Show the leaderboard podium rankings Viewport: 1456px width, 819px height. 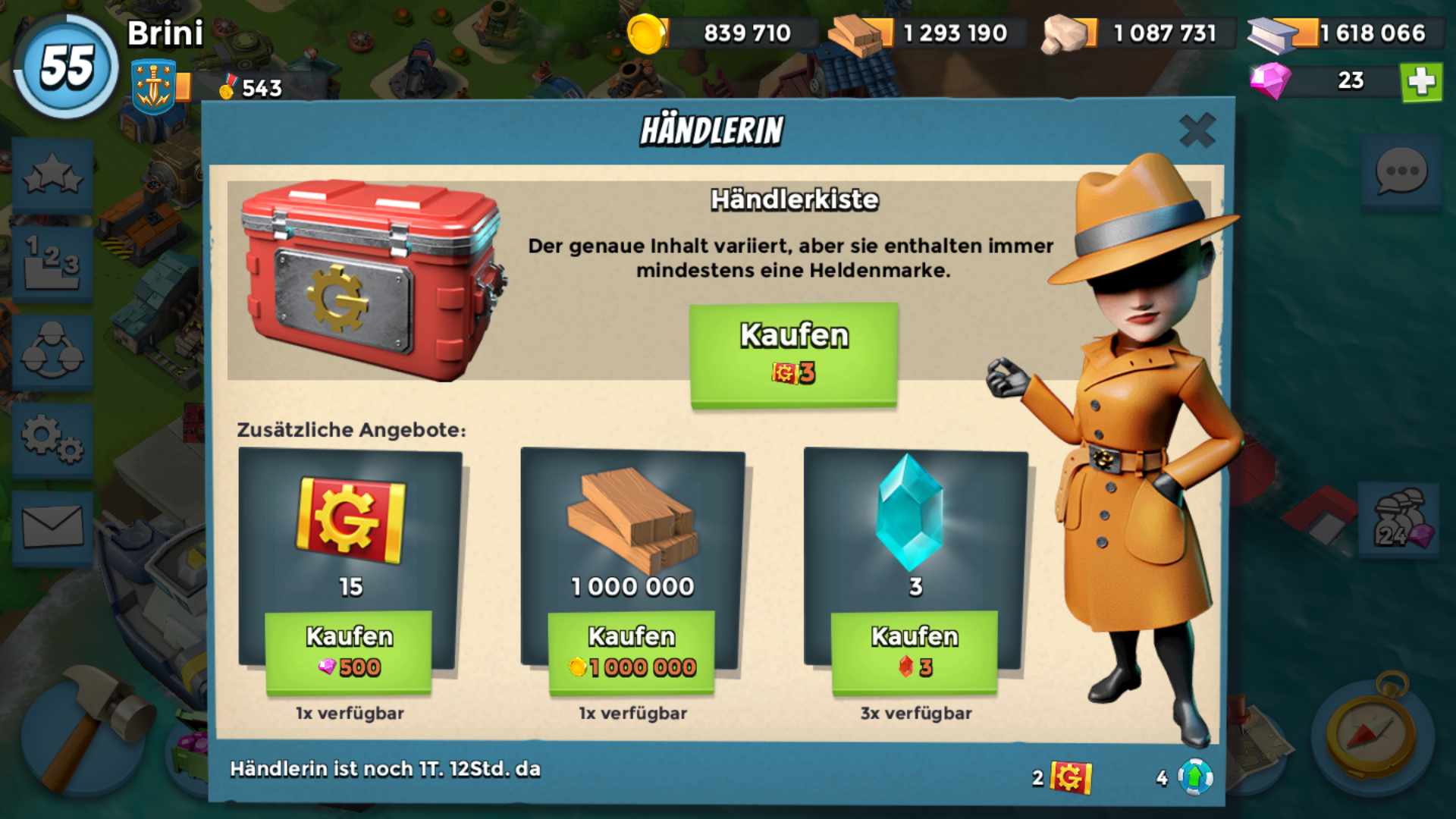point(52,263)
